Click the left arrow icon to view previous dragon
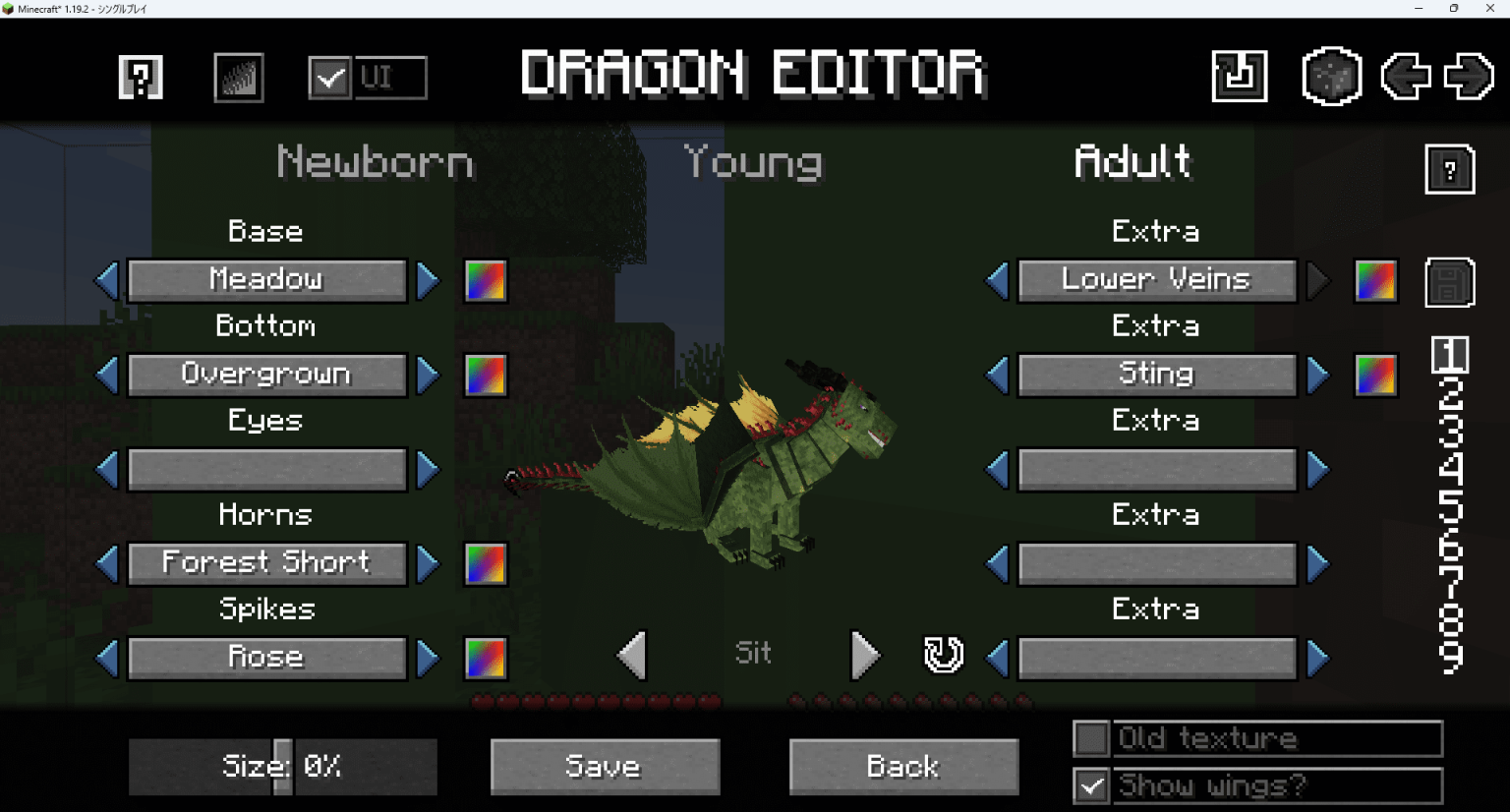This screenshot has width=1510, height=812. point(1405,74)
